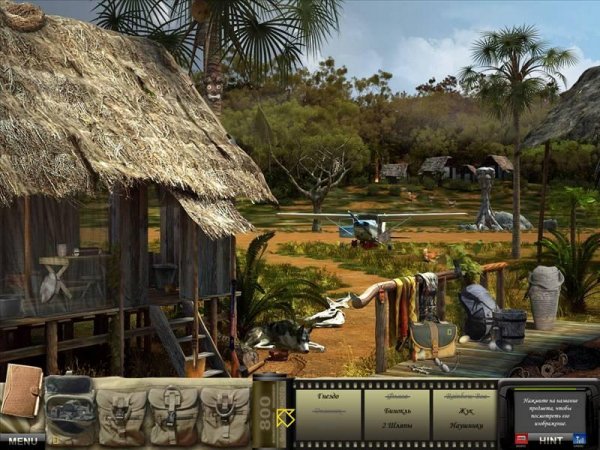Use the HINT button
The width and height of the screenshot is (600, 450).
point(551,439)
